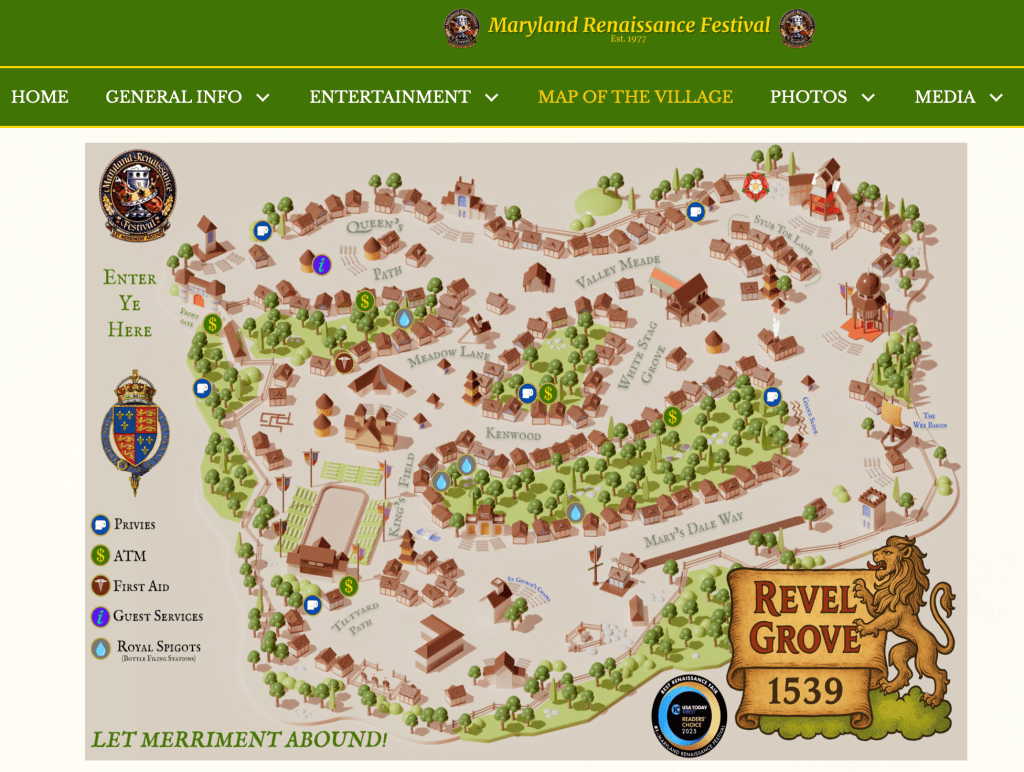Open the Photos dropdown menu

[x=822, y=97]
